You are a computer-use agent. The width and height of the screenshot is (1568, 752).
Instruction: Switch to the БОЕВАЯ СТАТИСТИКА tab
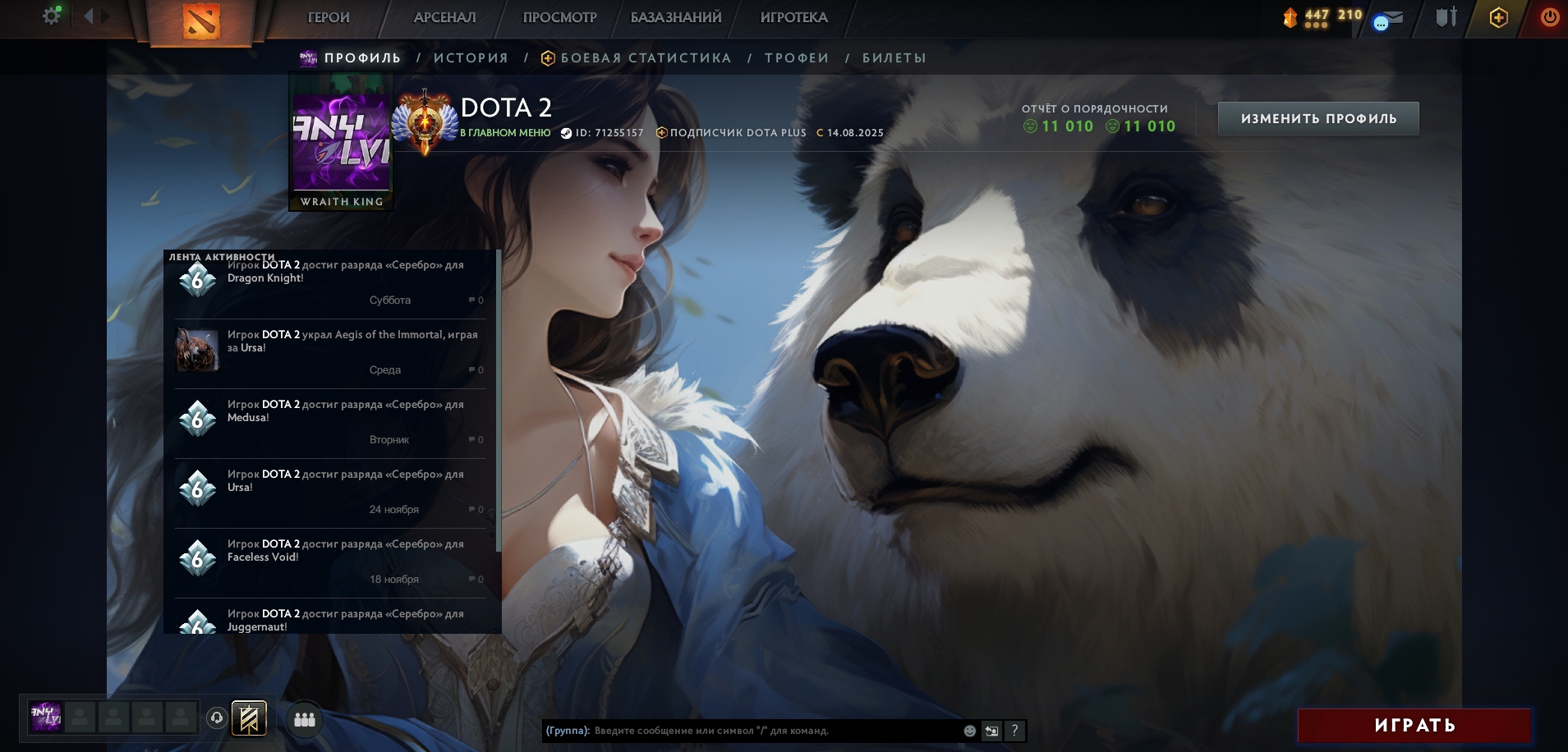(x=646, y=58)
